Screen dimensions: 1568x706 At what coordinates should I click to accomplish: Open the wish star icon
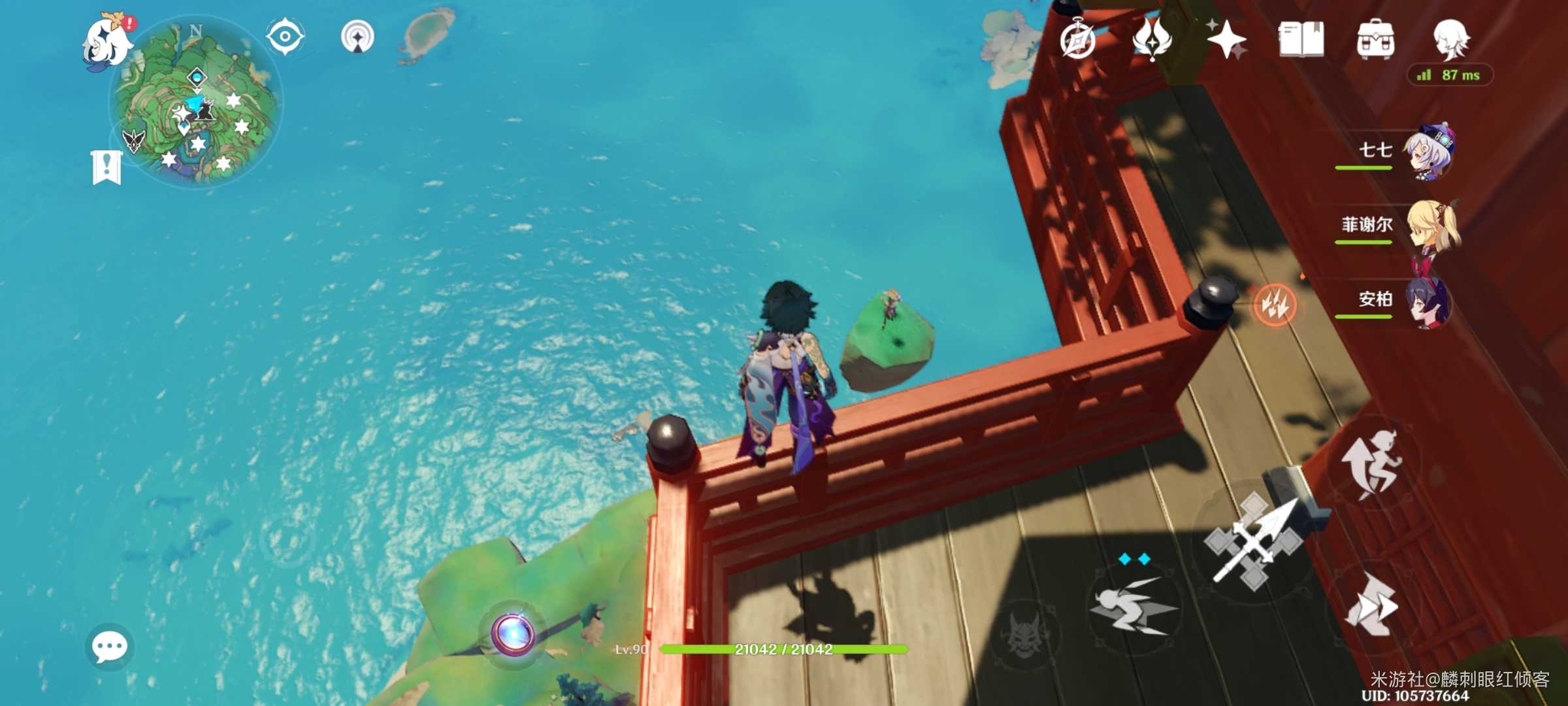[x=1226, y=39]
